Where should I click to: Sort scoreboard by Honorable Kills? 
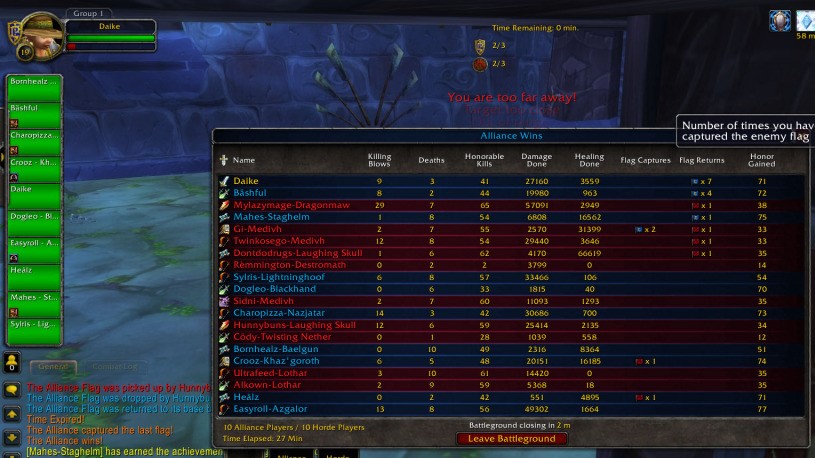tap(484, 159)
